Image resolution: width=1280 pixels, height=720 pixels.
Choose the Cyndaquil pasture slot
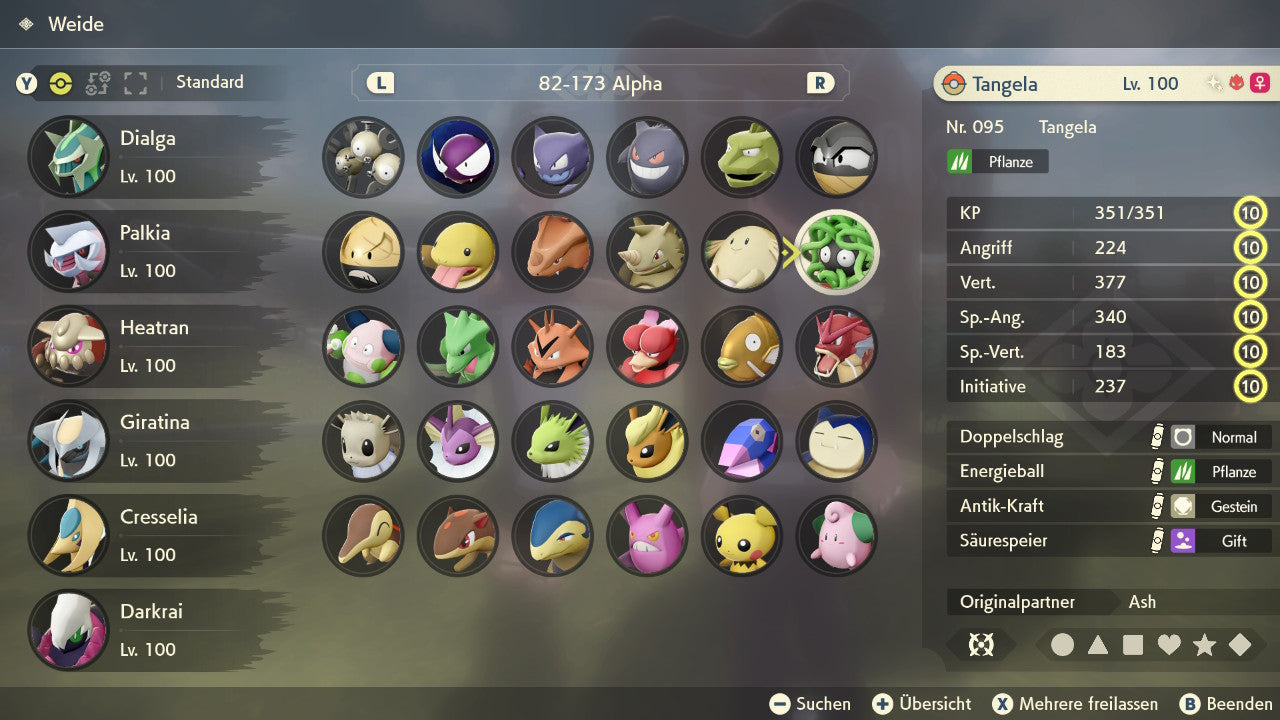pyautogui.click(x=363, y=535)
